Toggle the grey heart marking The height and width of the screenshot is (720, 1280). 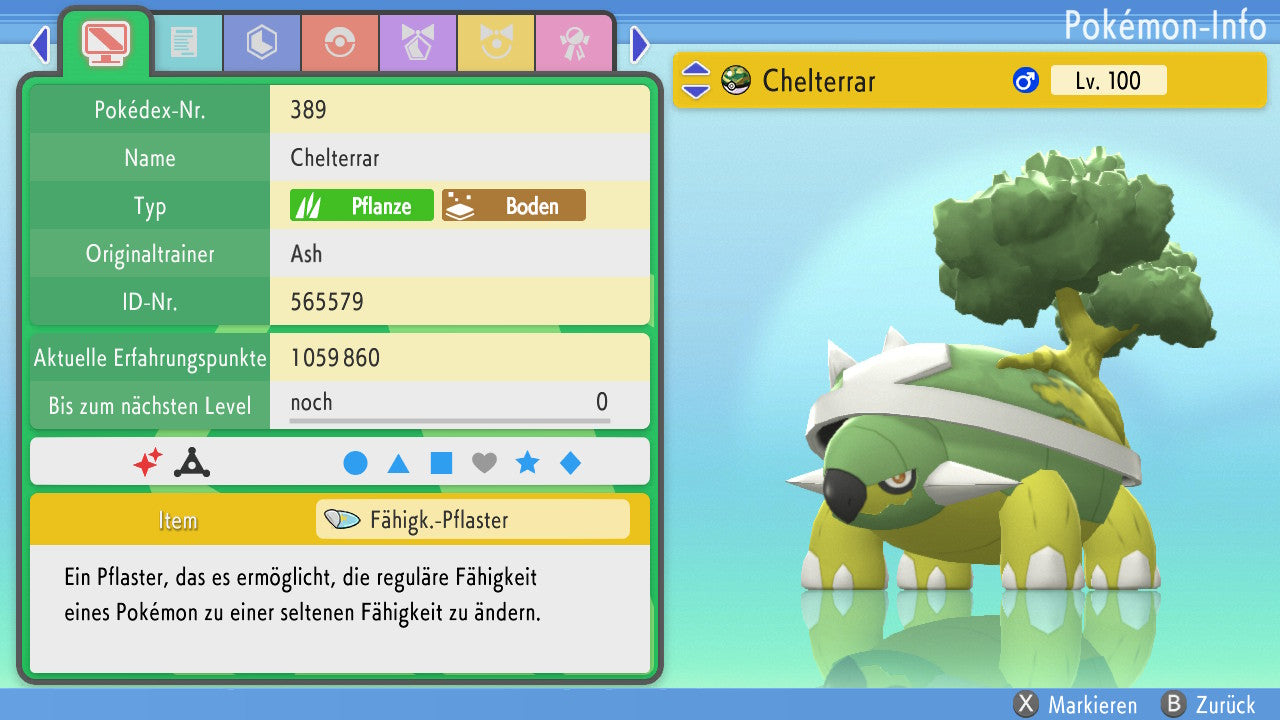(x=484, y=463)
